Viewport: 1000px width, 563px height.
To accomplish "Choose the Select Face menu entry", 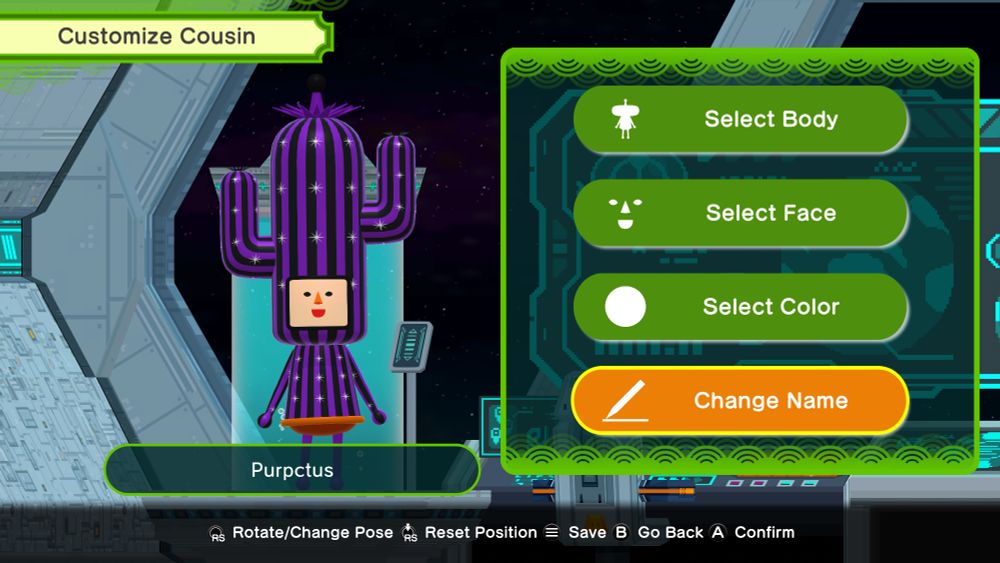I will (x=740, y=213).
